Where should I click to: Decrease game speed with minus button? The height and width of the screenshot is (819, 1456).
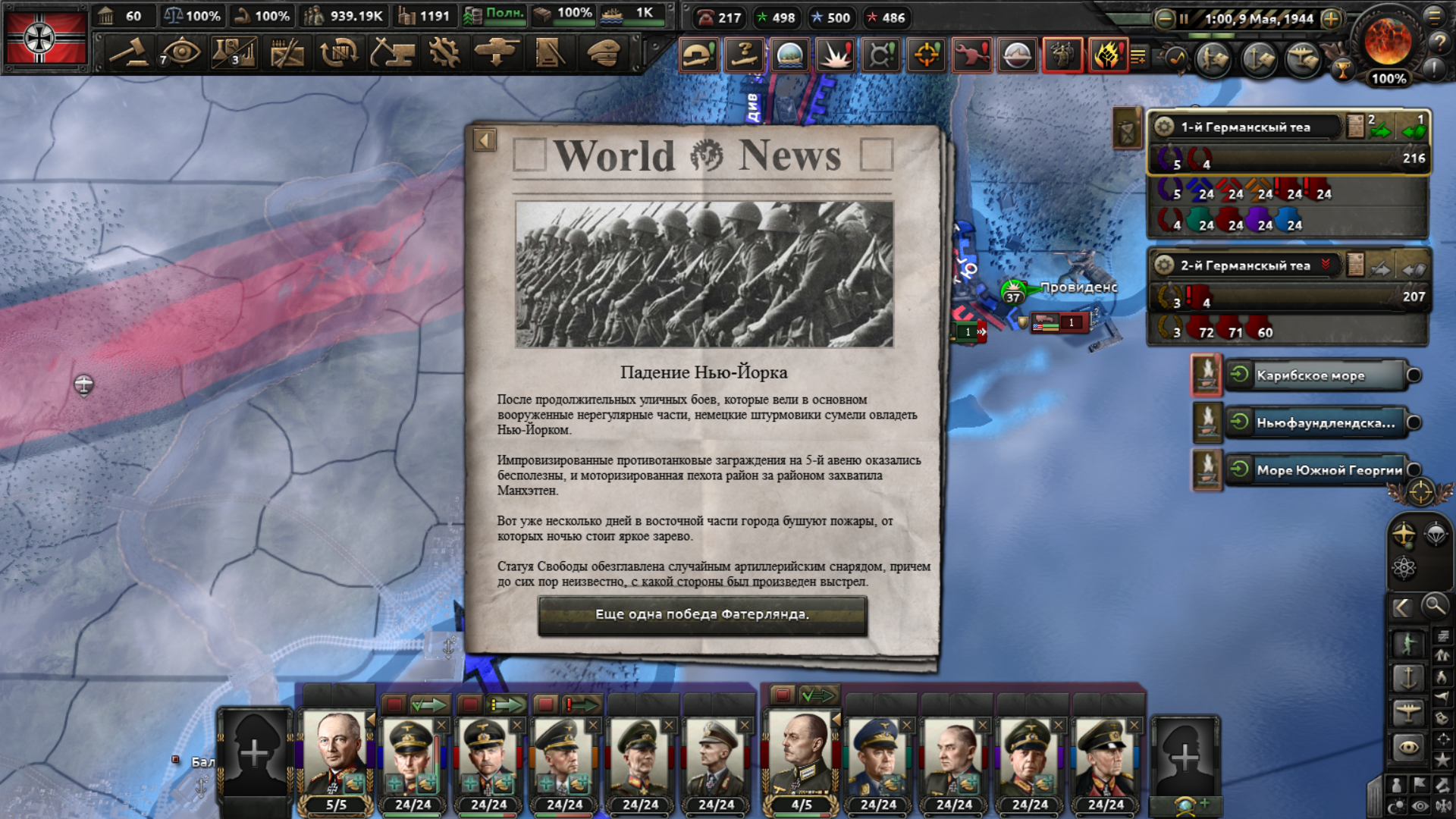coord(1164,19)
